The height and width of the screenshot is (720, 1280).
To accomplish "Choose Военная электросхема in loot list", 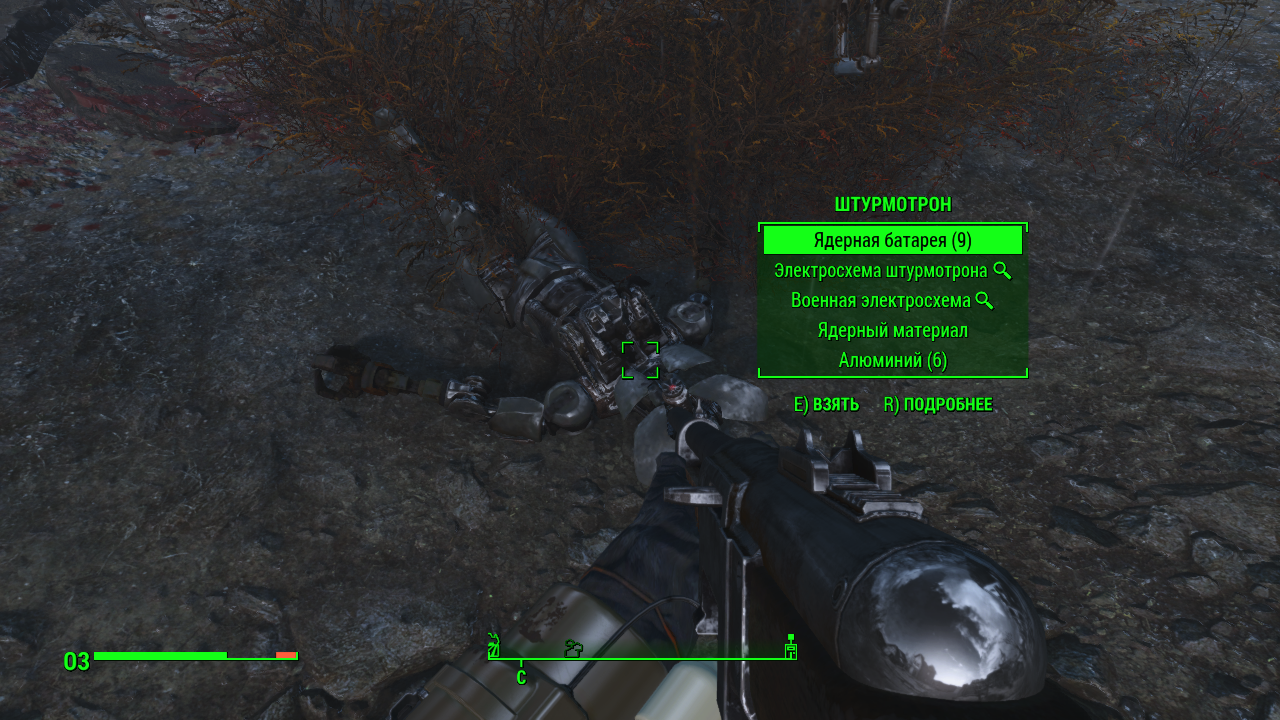I will click(x=882, y=300).
